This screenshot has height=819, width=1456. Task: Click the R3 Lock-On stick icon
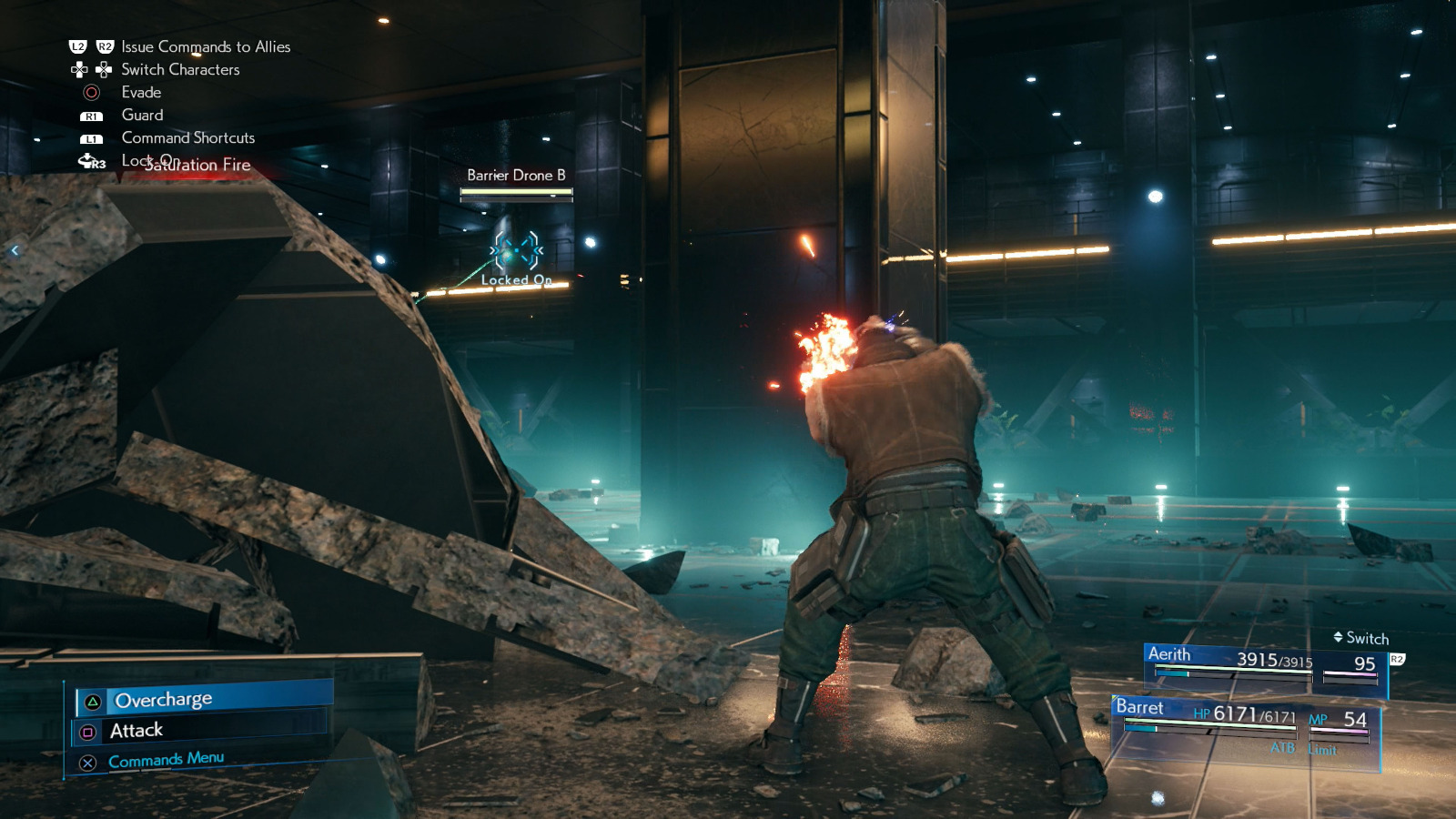click(89, 161)
